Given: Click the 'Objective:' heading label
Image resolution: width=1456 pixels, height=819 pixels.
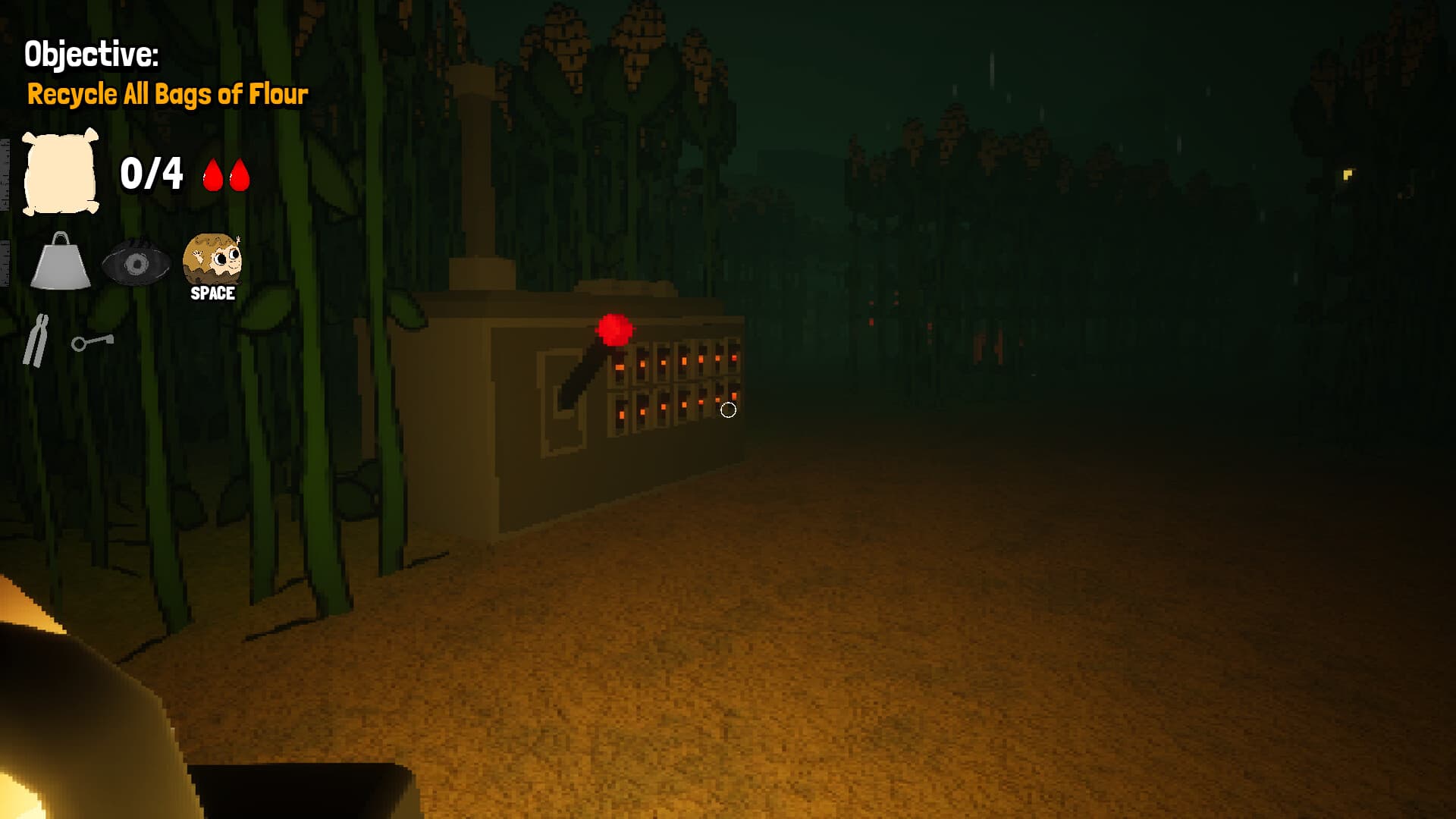Looking at the screenshot, I should click(x=92, y=52).
